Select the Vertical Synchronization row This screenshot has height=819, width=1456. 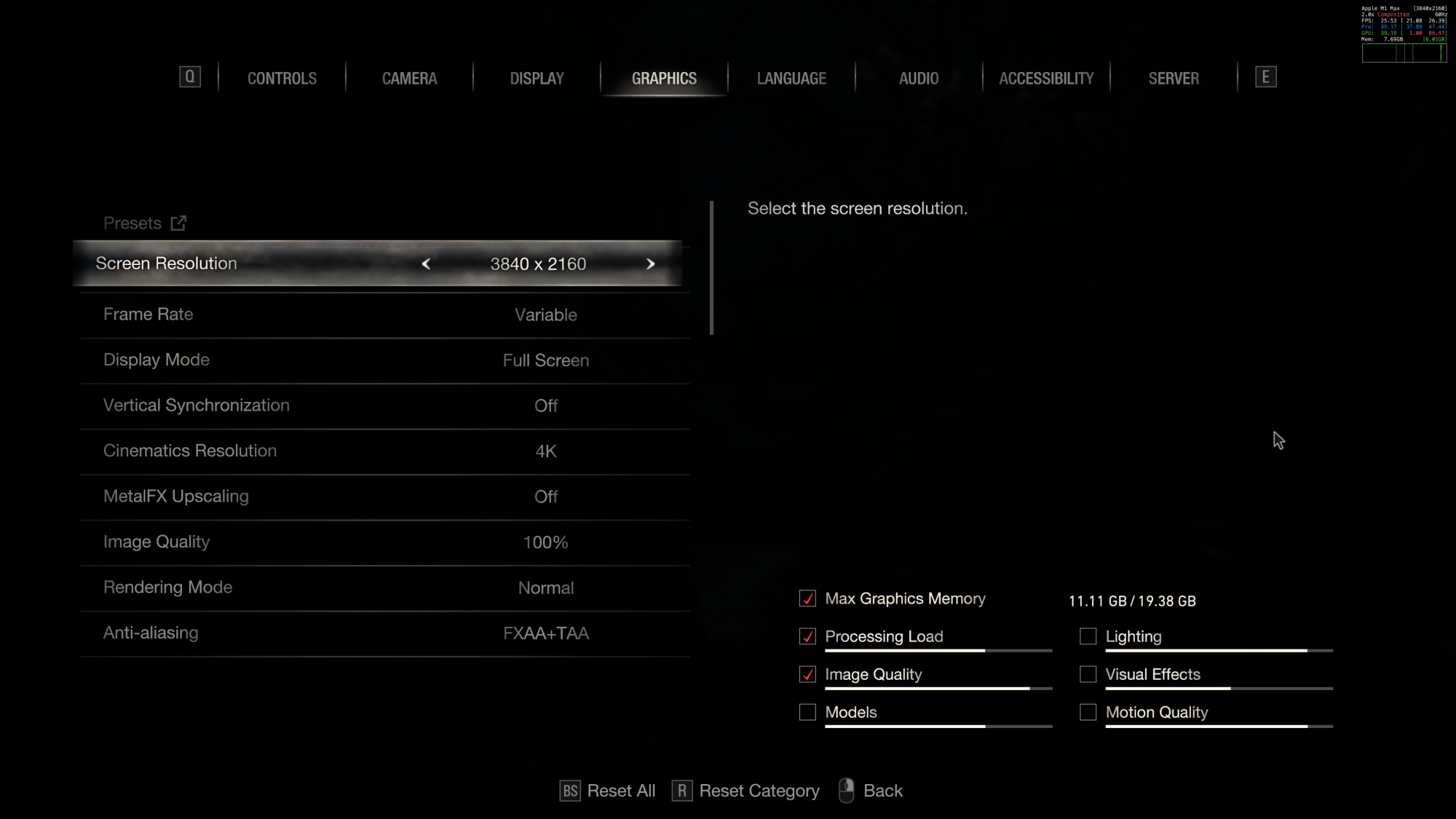click(384, 405)
